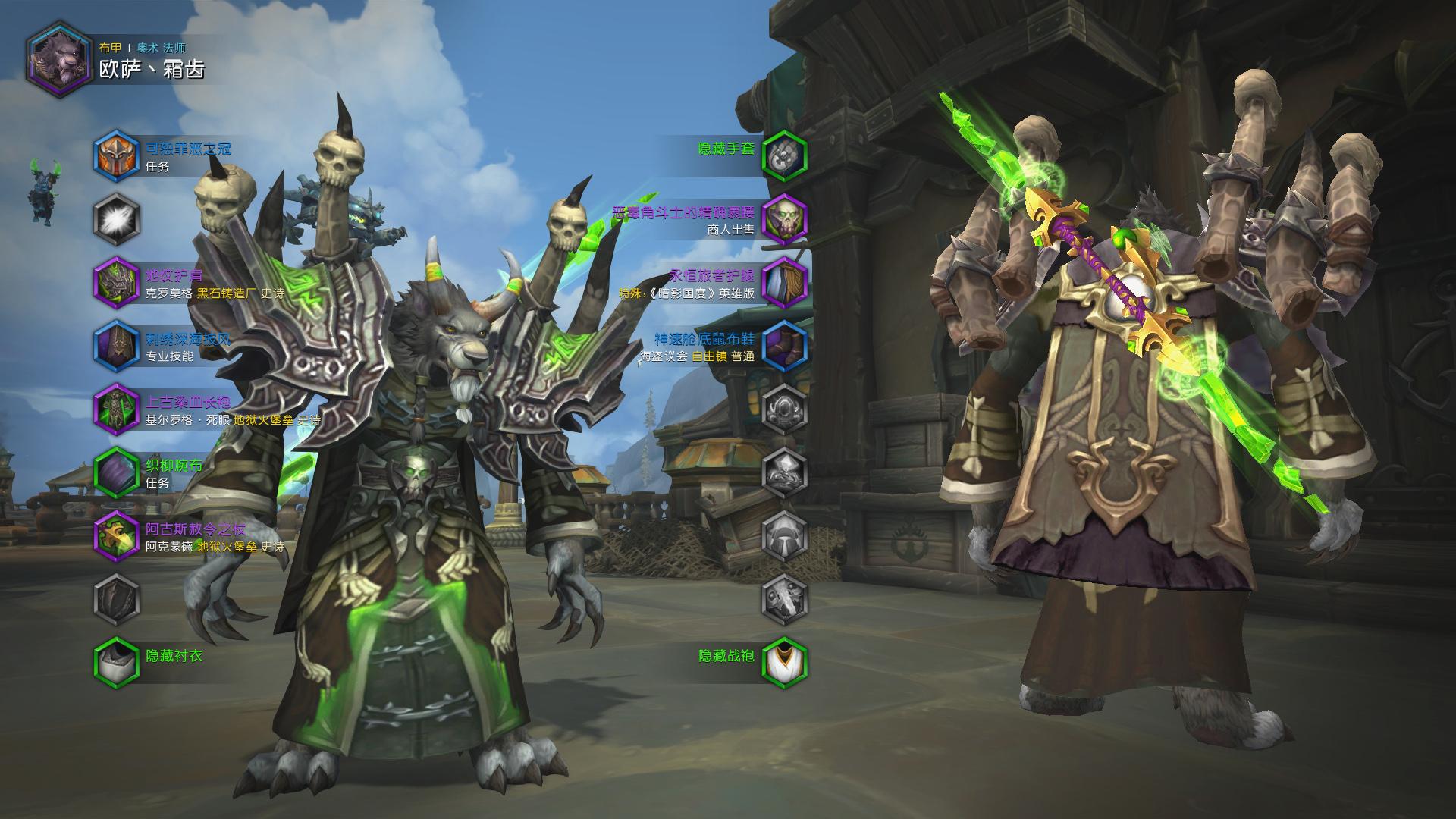This screenshot has height=819, width=1456.
Task: Pick the 阿古斯赦令之杖 staff slot
Action: point(117,536)
